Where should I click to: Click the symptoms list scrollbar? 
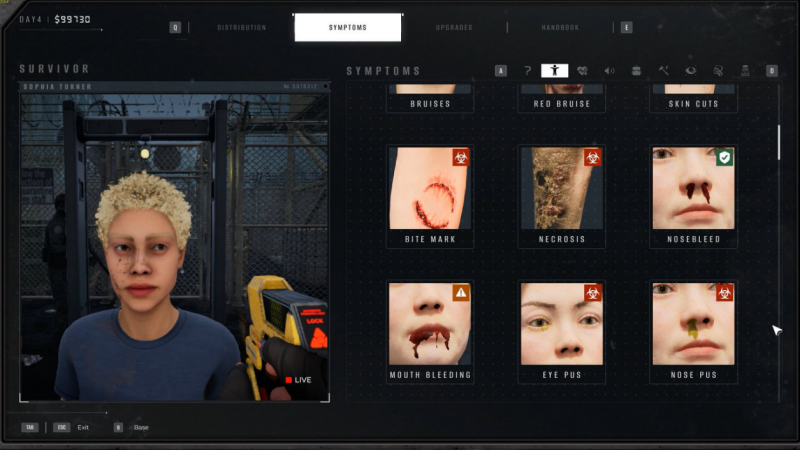pyautogui.click(x=779, y=140)
